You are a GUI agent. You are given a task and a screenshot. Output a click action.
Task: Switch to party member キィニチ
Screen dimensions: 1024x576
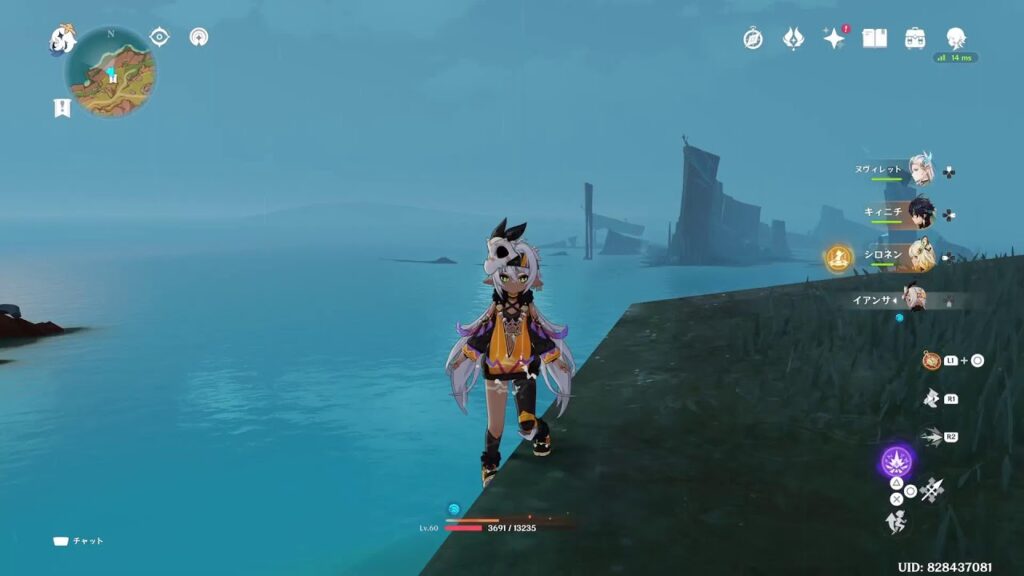coord(920,213)
